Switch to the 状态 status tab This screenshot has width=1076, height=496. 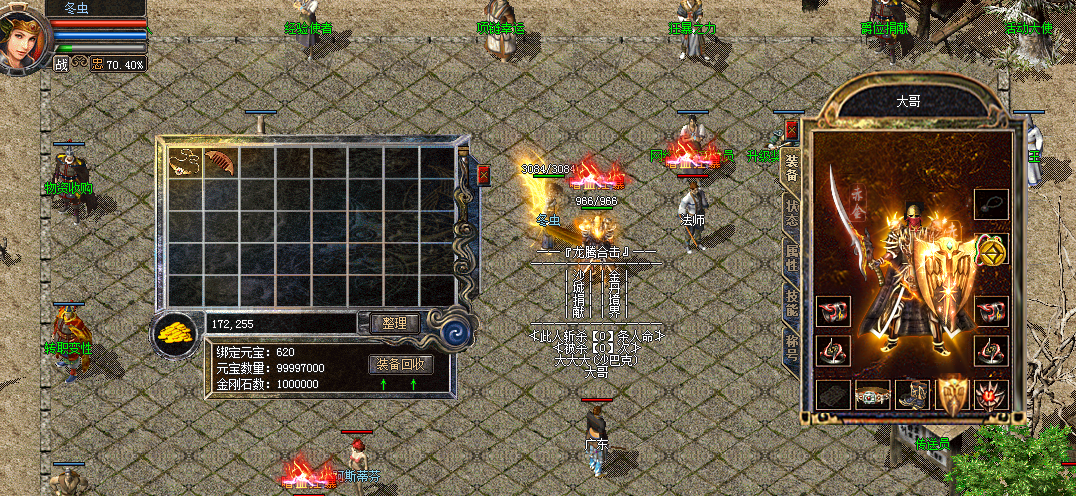coord(792,213)
